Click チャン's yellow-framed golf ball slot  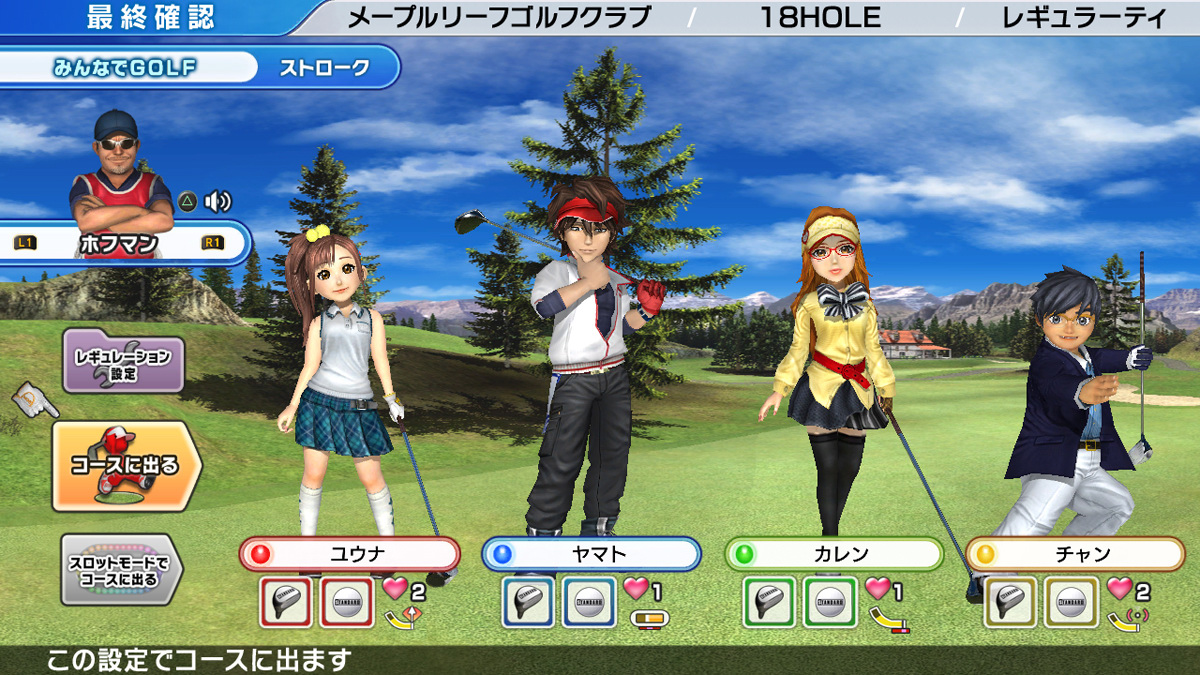click(1071, 602)
